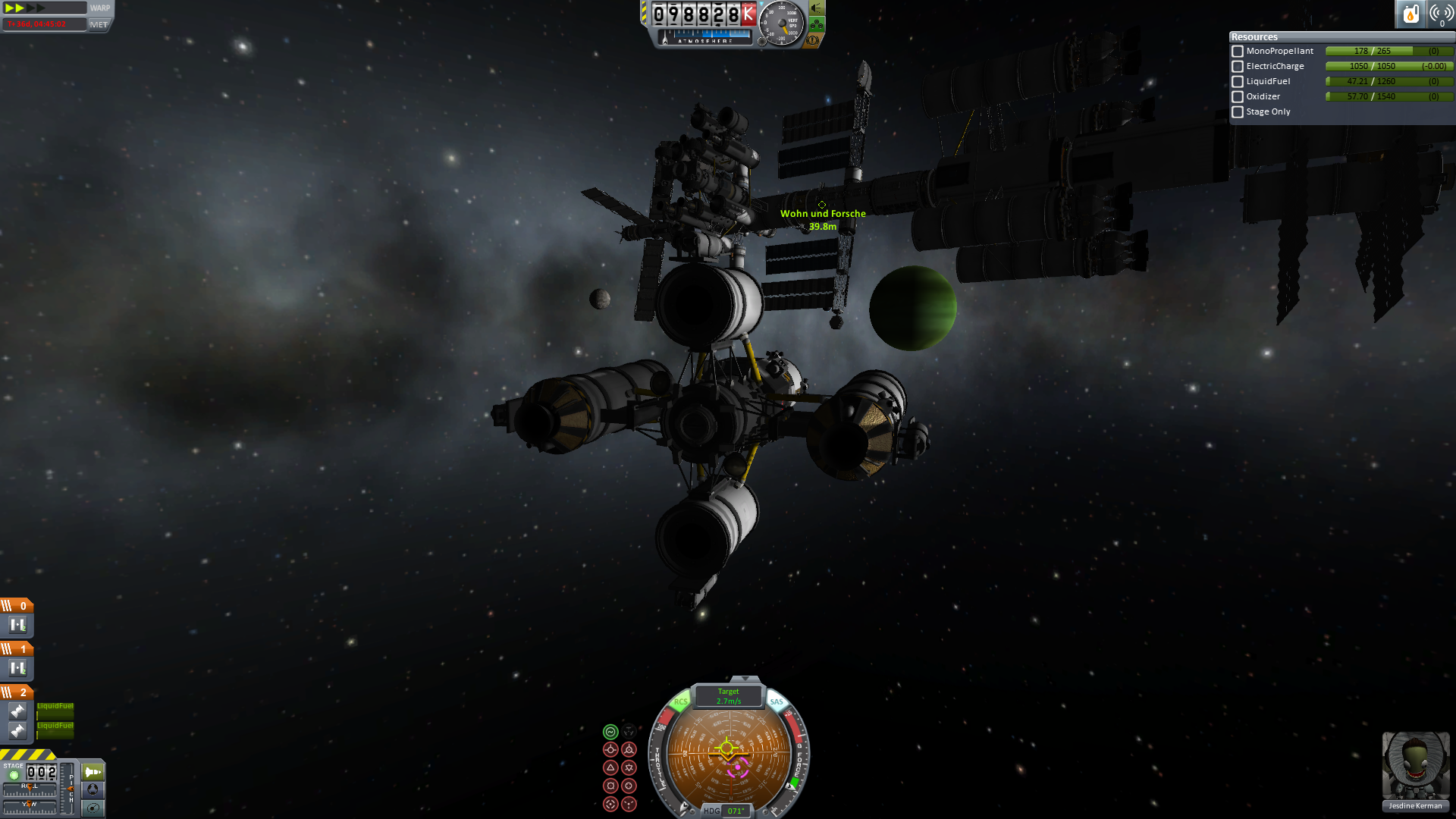The width and height of the screenshot is (1456, 819).
Task: Toggle the Oxidizer resource checkbox
Action: tap(1238, 97)
